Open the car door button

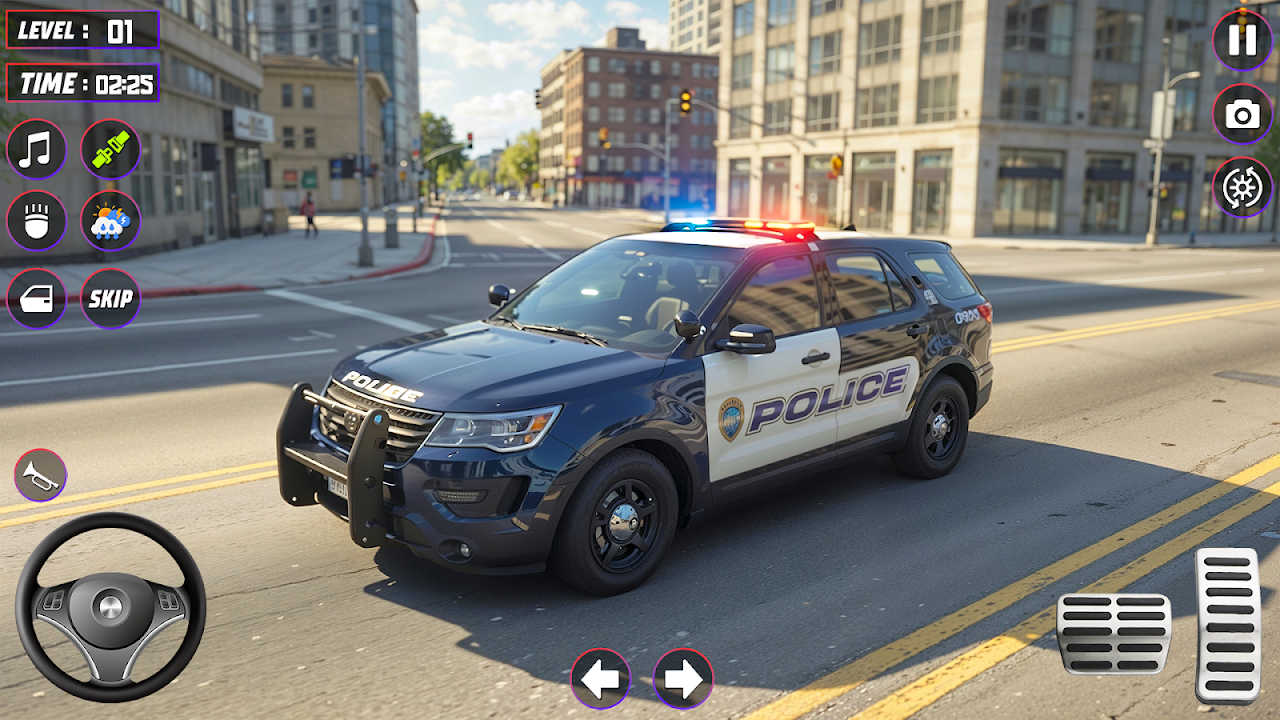[36, 298]
